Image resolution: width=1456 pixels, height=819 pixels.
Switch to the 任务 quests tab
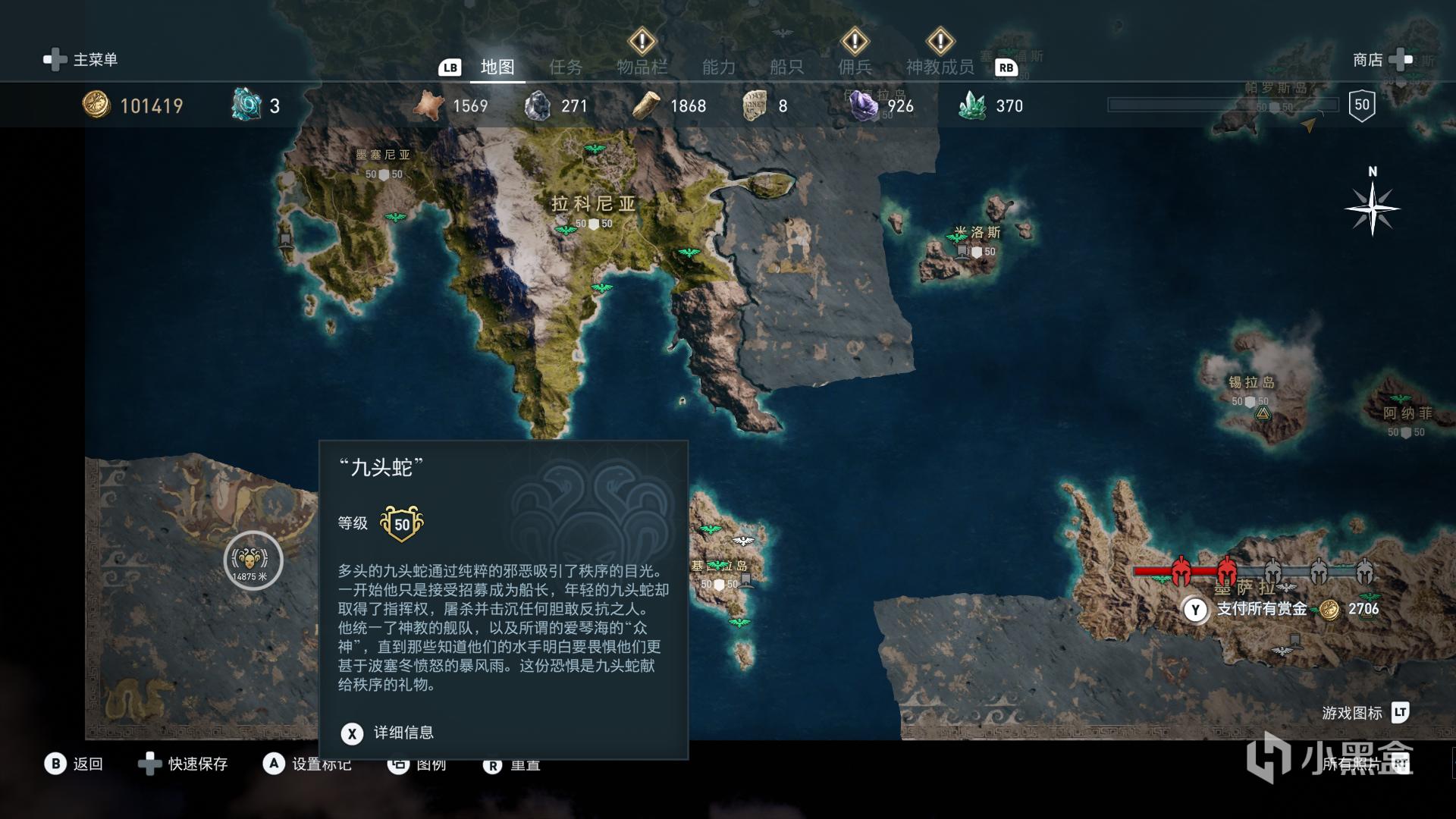tap(566, 67)
